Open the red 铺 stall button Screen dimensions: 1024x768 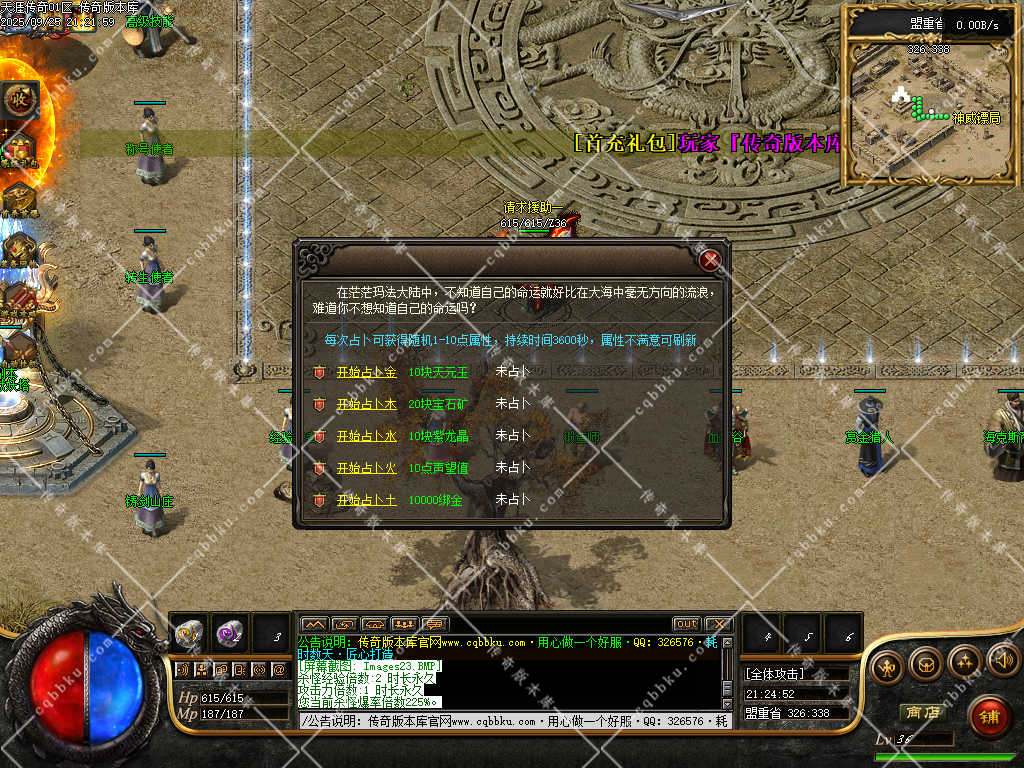click(988, 716)
